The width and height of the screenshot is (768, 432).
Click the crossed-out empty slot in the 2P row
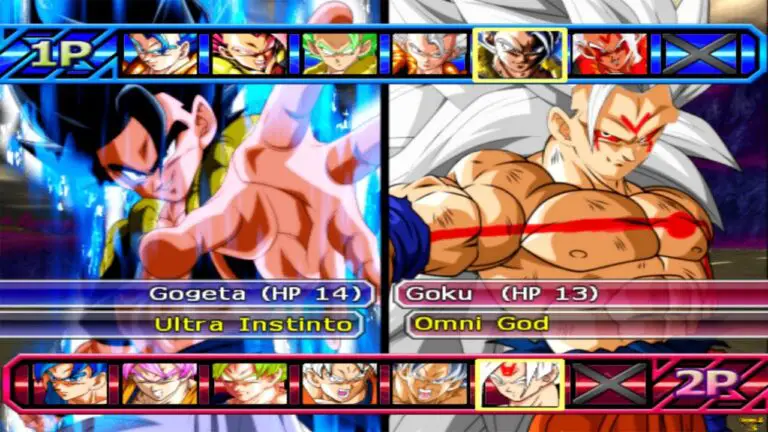609,383
